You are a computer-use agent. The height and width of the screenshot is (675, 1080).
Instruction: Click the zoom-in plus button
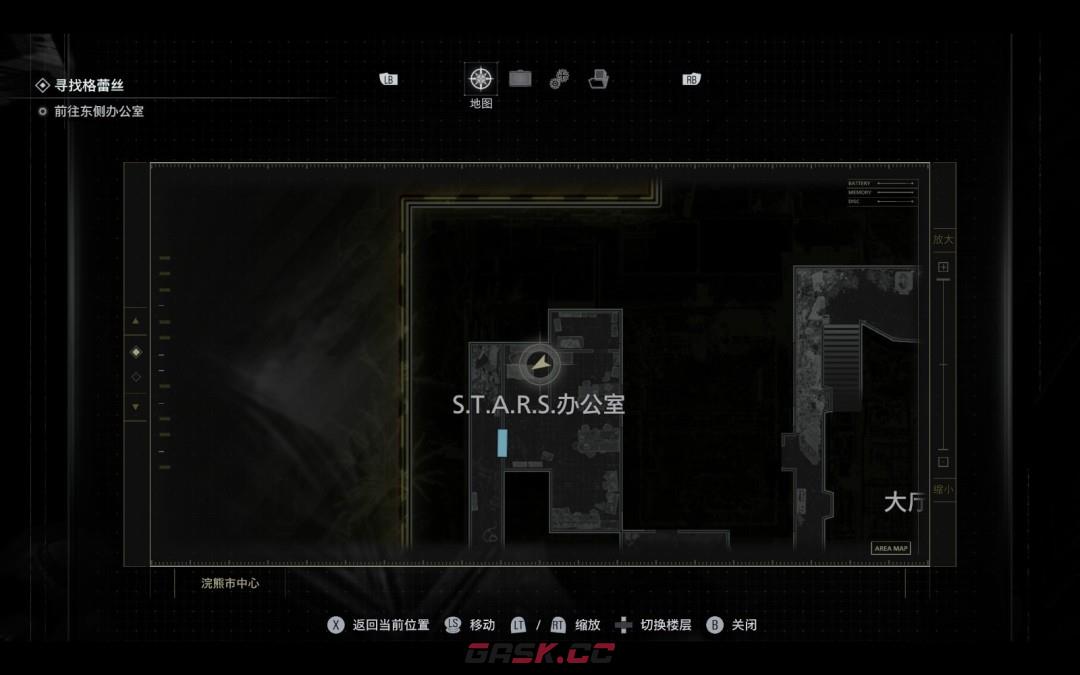[942, 268]
